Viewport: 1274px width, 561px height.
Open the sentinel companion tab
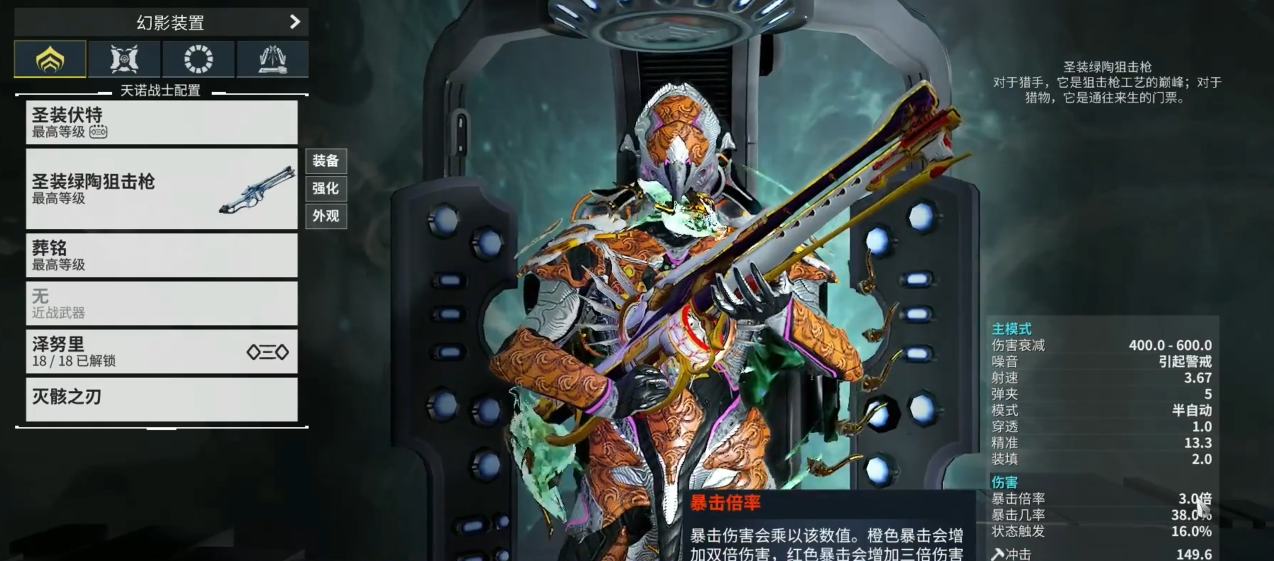(124, 59)
